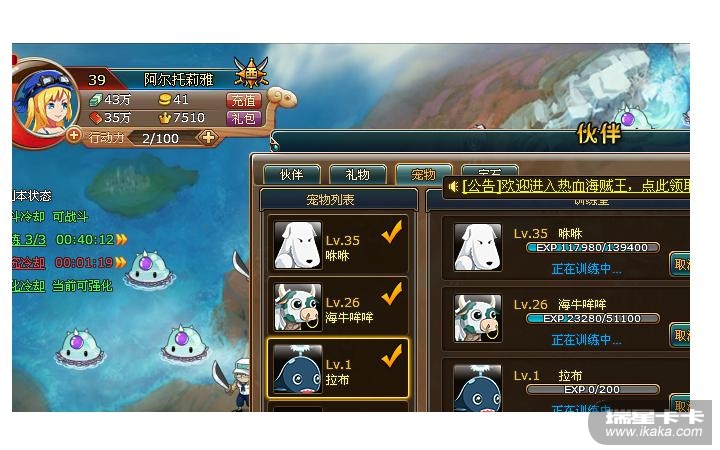The image size is (720, 450).
Task: Cancel training for Lv.26 海牛哞哞
Action: (x=681, y=335)
